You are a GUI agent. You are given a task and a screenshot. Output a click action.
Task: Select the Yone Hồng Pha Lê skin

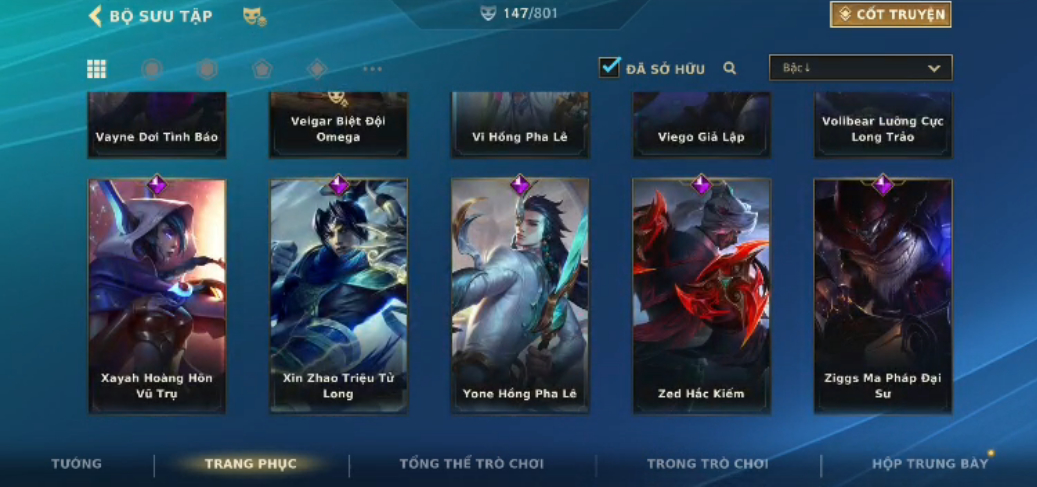(x=520, y=295)
